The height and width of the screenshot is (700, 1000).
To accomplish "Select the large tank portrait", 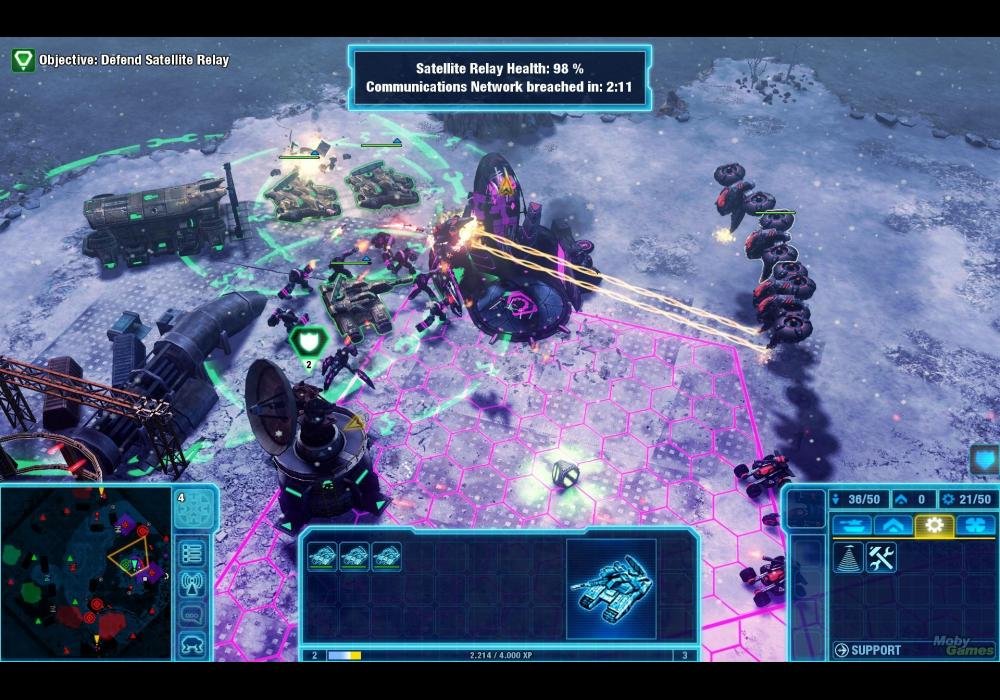I will click(x=611, y=589).
